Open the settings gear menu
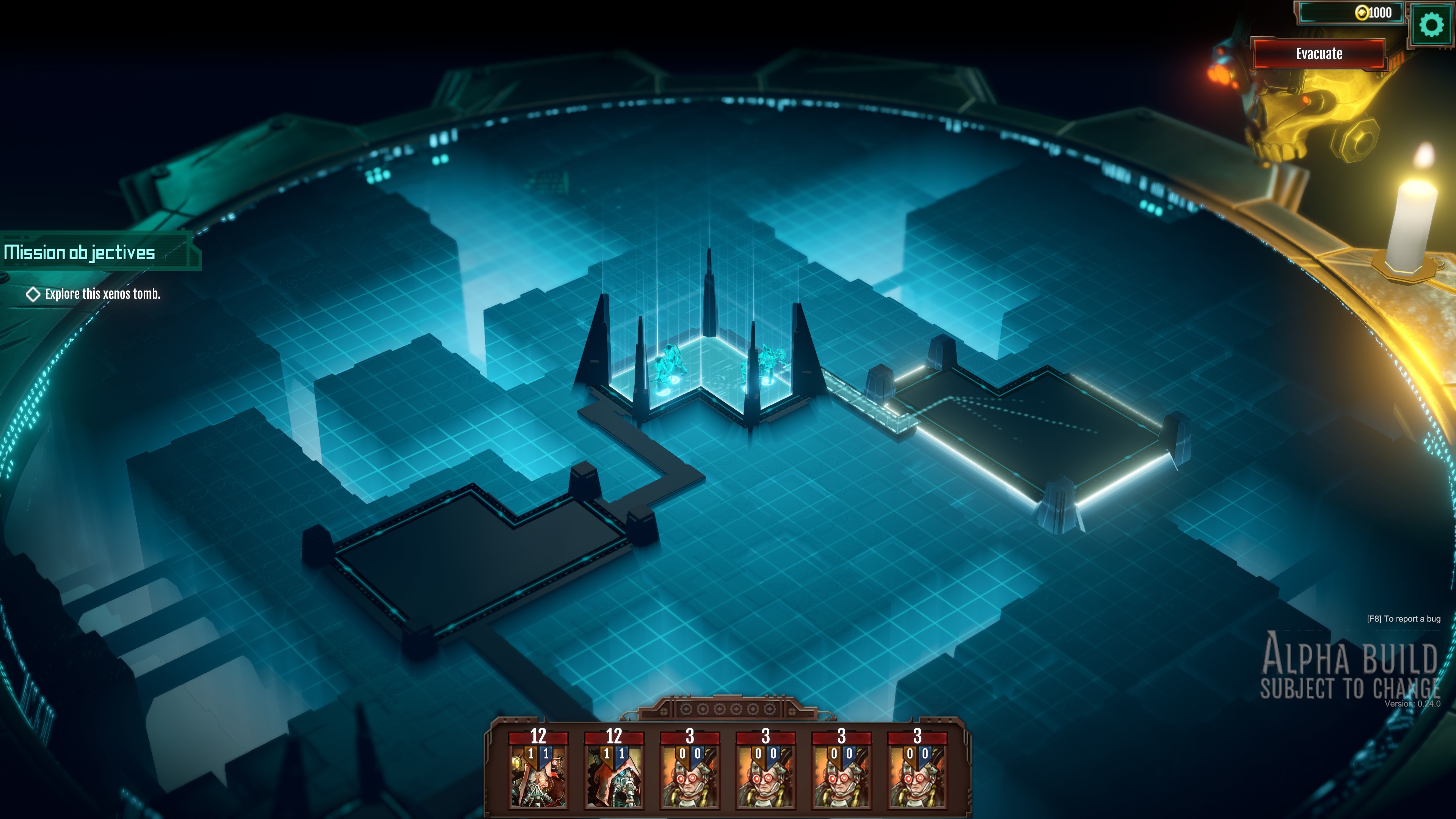The image size is (1456, 819). click(1431, 25)
